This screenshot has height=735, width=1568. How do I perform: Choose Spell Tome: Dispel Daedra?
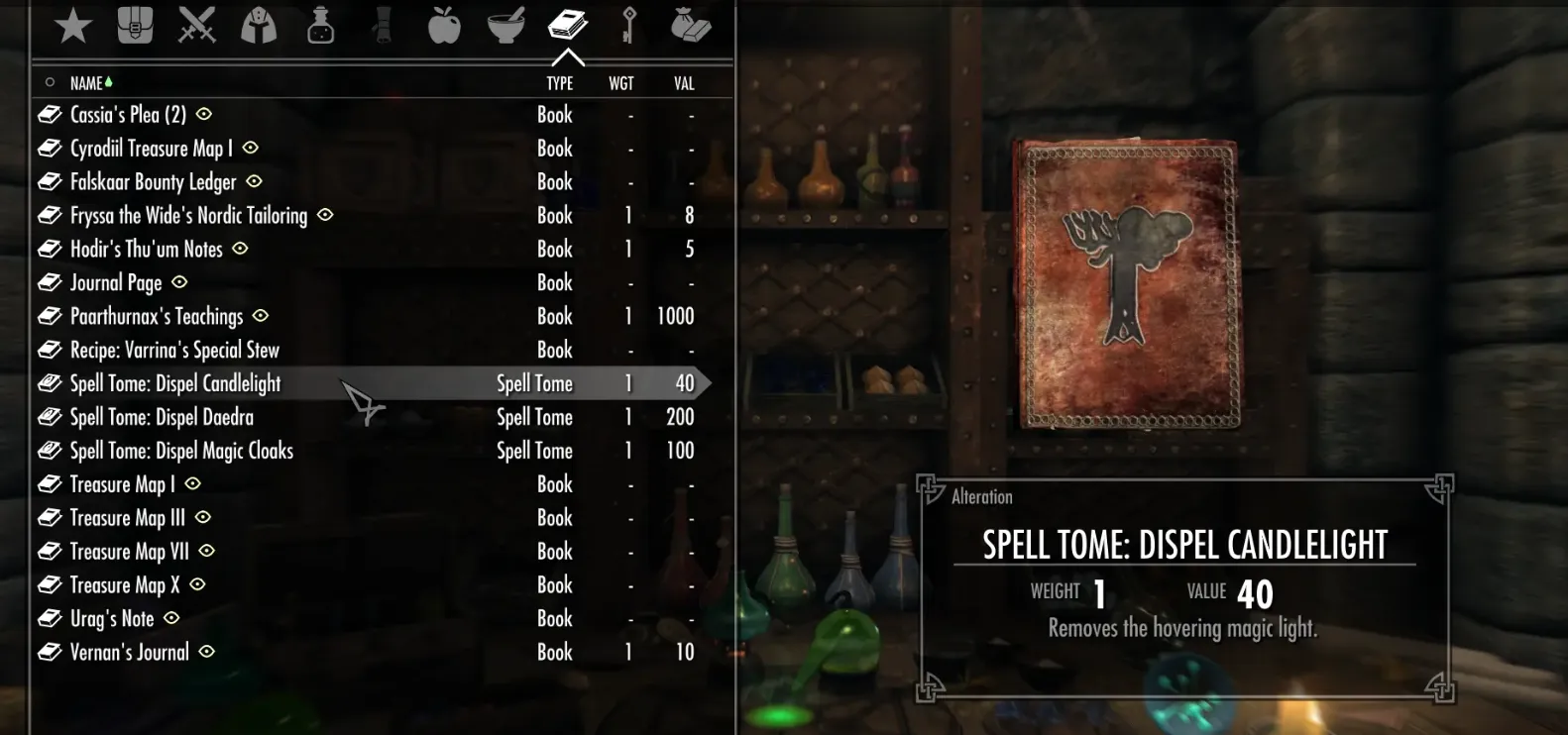click(162, 417)
